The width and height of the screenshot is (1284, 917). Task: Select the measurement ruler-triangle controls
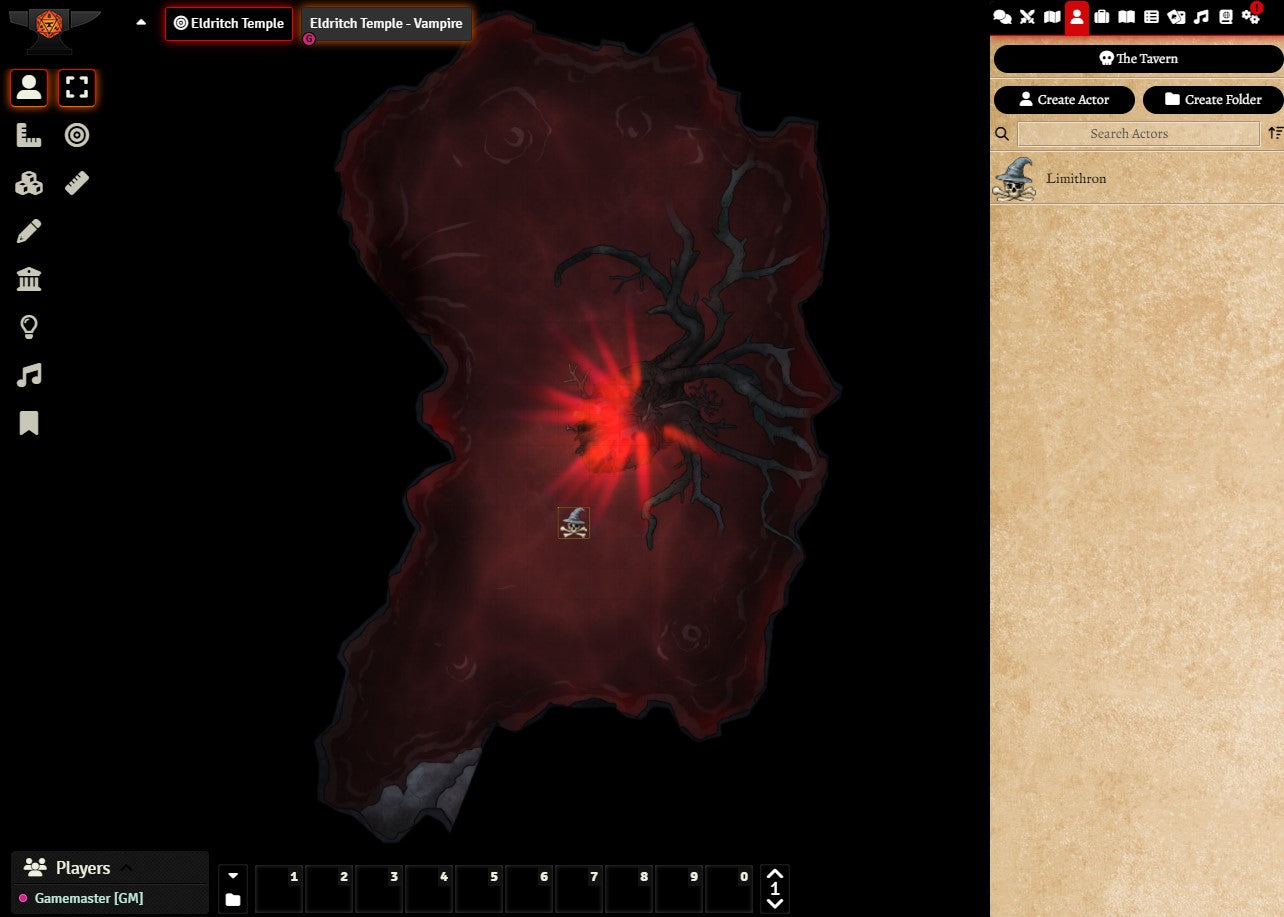point(29,135)
